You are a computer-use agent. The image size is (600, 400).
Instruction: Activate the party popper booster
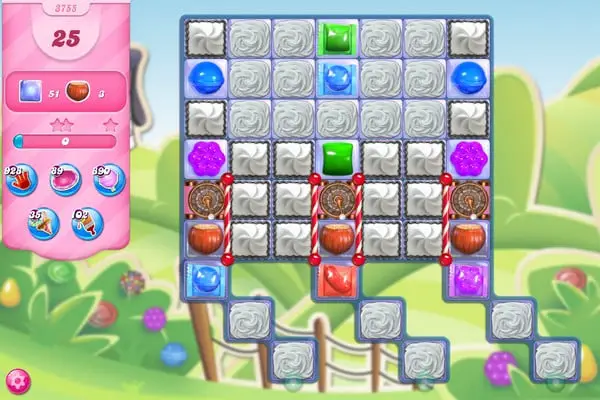(43, 222)
